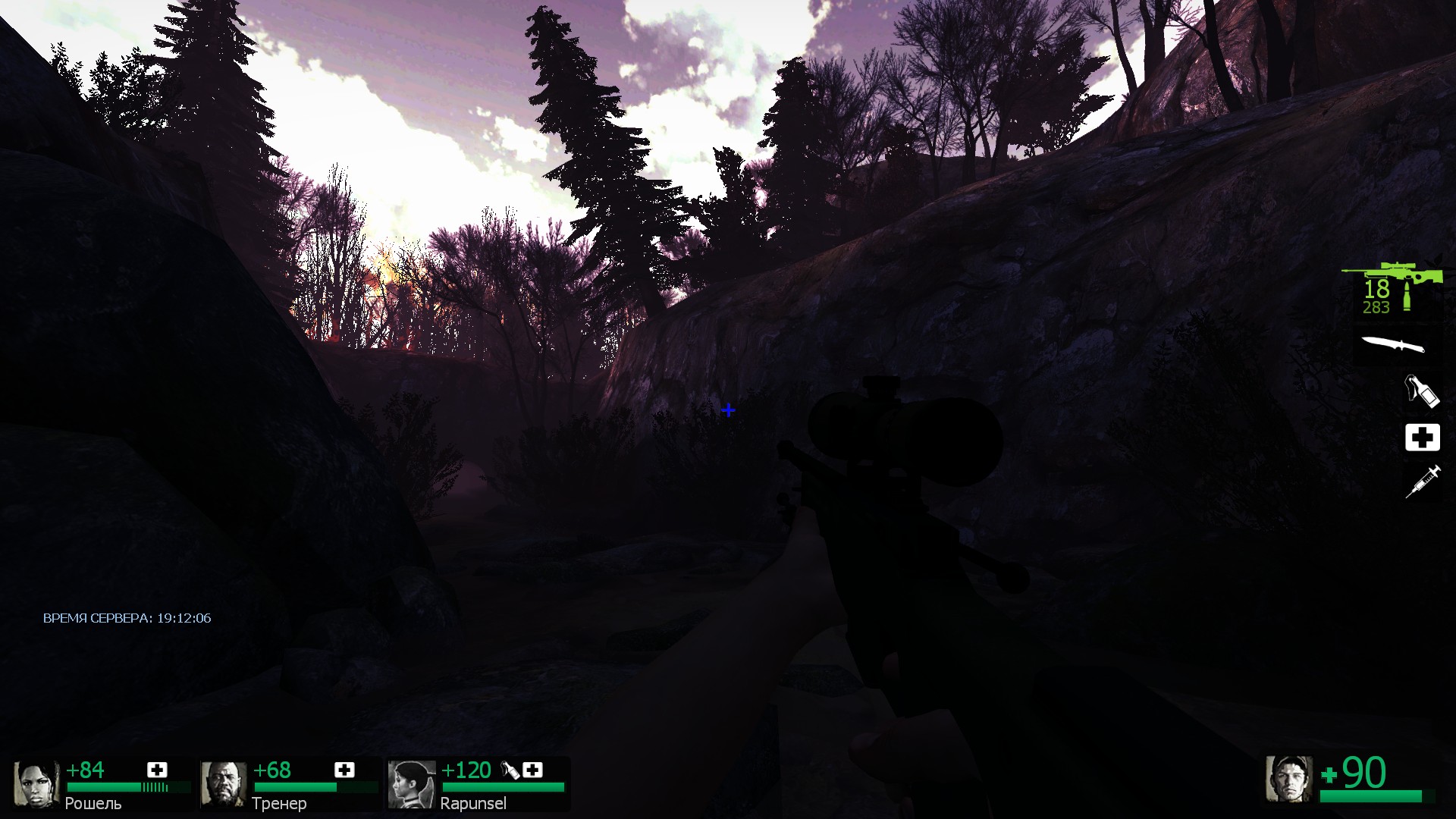Click Rochelle's teammate portrait
Viewport: 1456px width, 819px height.
point(36,785)
